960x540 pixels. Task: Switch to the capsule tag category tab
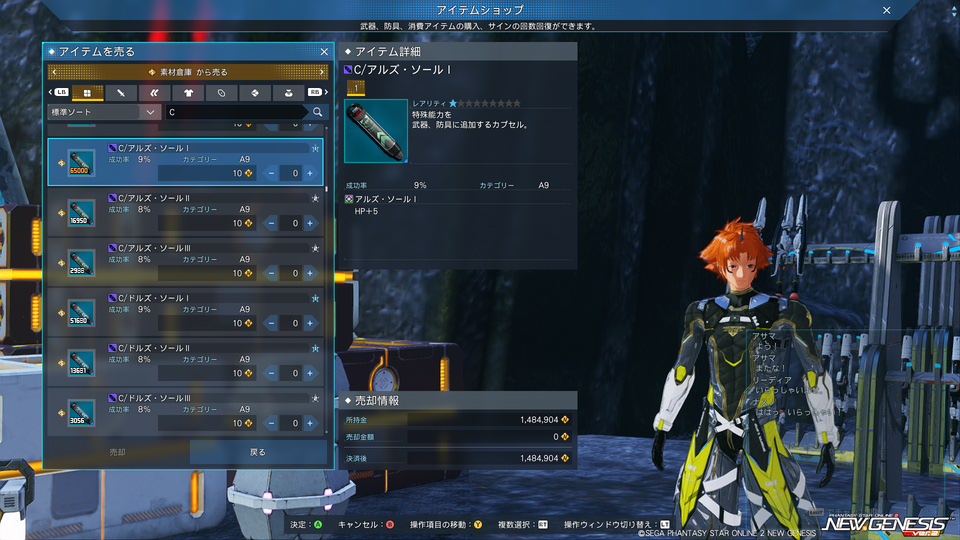point(221,92)
